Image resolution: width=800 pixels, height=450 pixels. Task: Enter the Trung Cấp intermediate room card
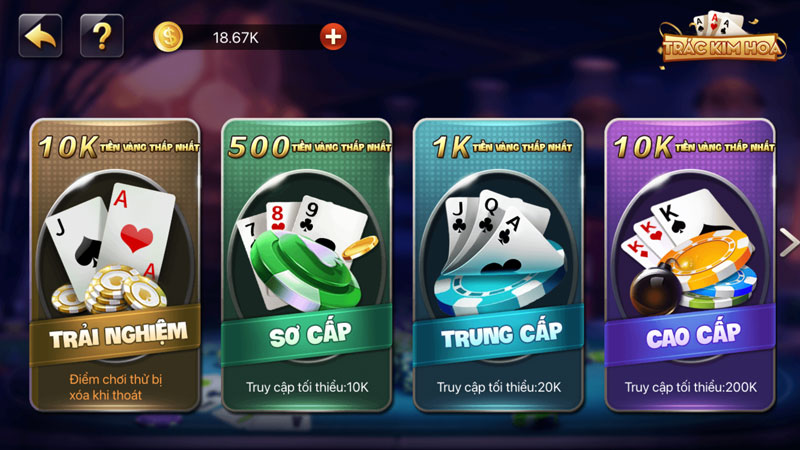tap(498, 265)
